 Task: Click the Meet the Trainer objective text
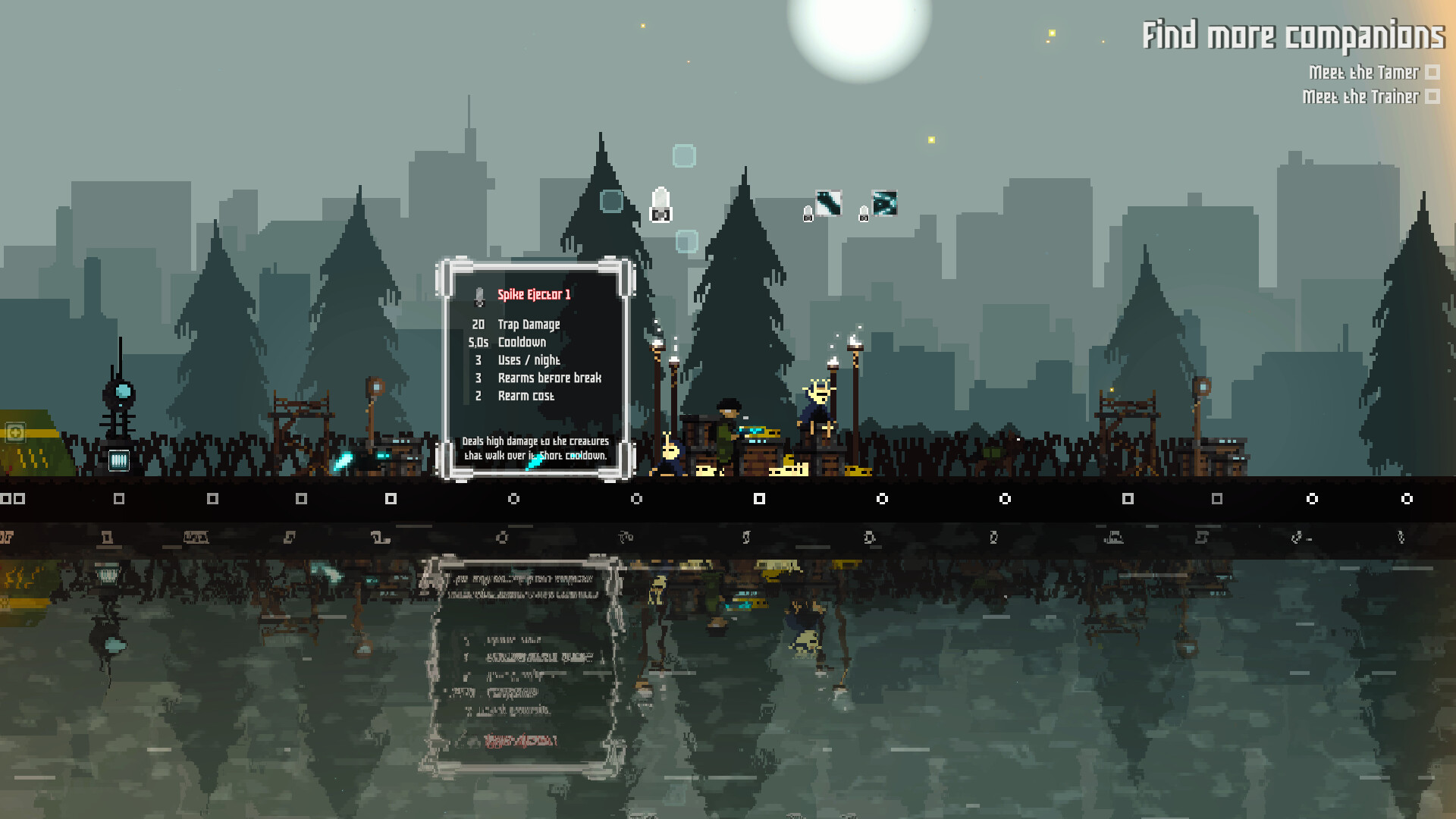click(1361, 97)
